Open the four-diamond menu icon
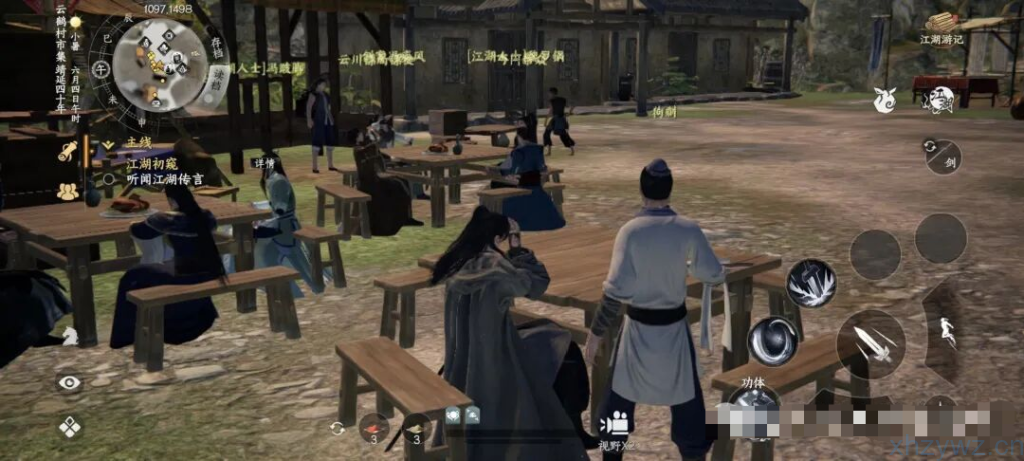 tap(70, 426)
